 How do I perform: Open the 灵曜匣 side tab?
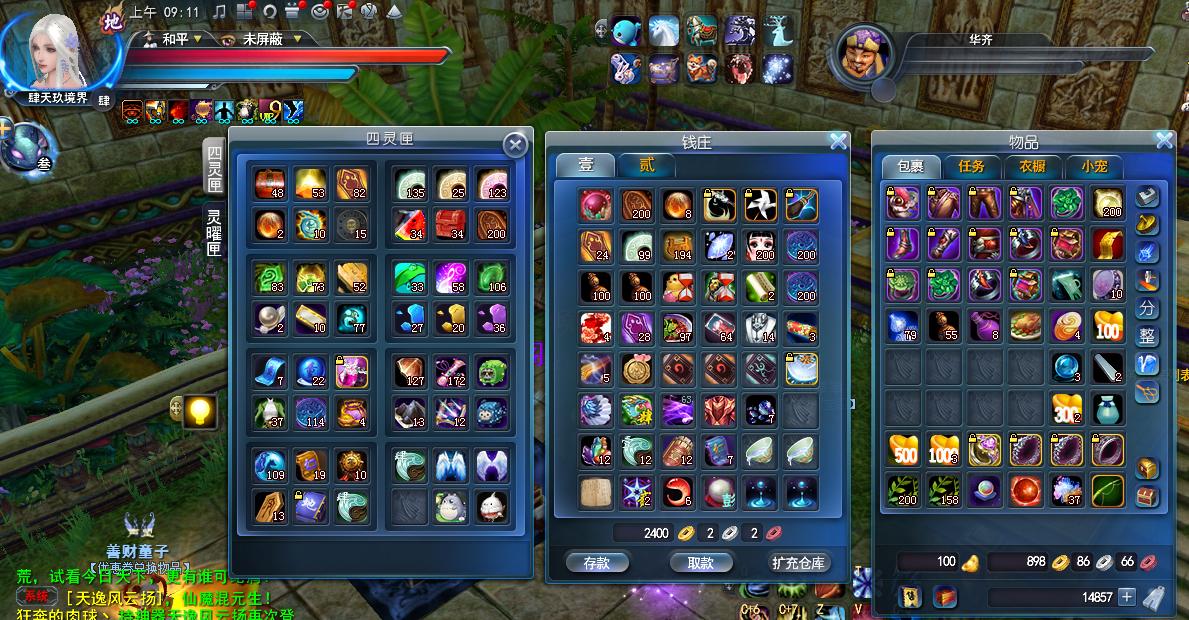pos(214,232)
